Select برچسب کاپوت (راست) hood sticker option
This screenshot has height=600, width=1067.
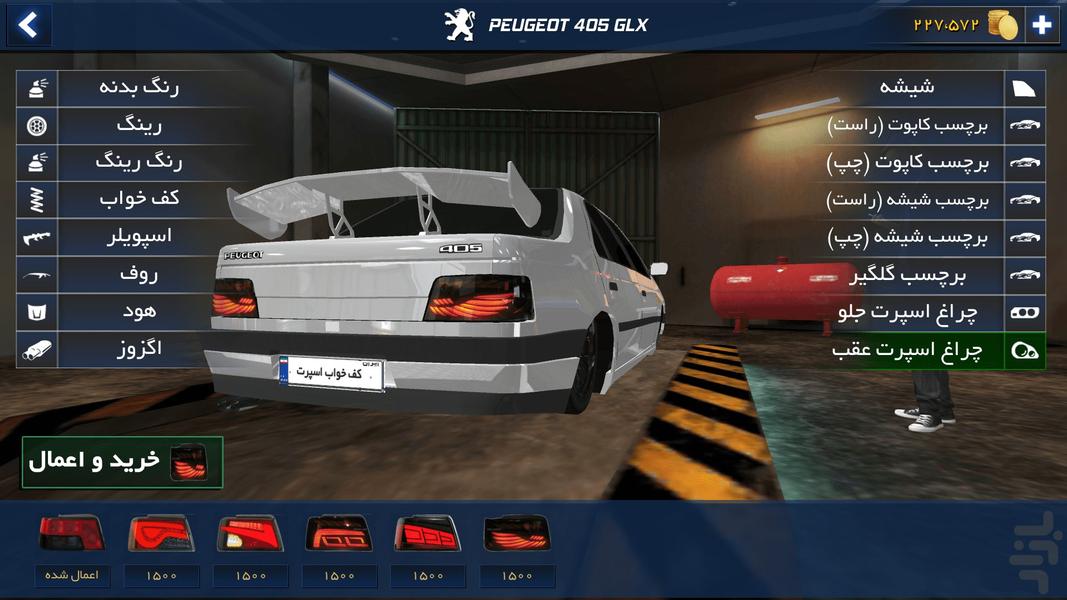[907, 125]
